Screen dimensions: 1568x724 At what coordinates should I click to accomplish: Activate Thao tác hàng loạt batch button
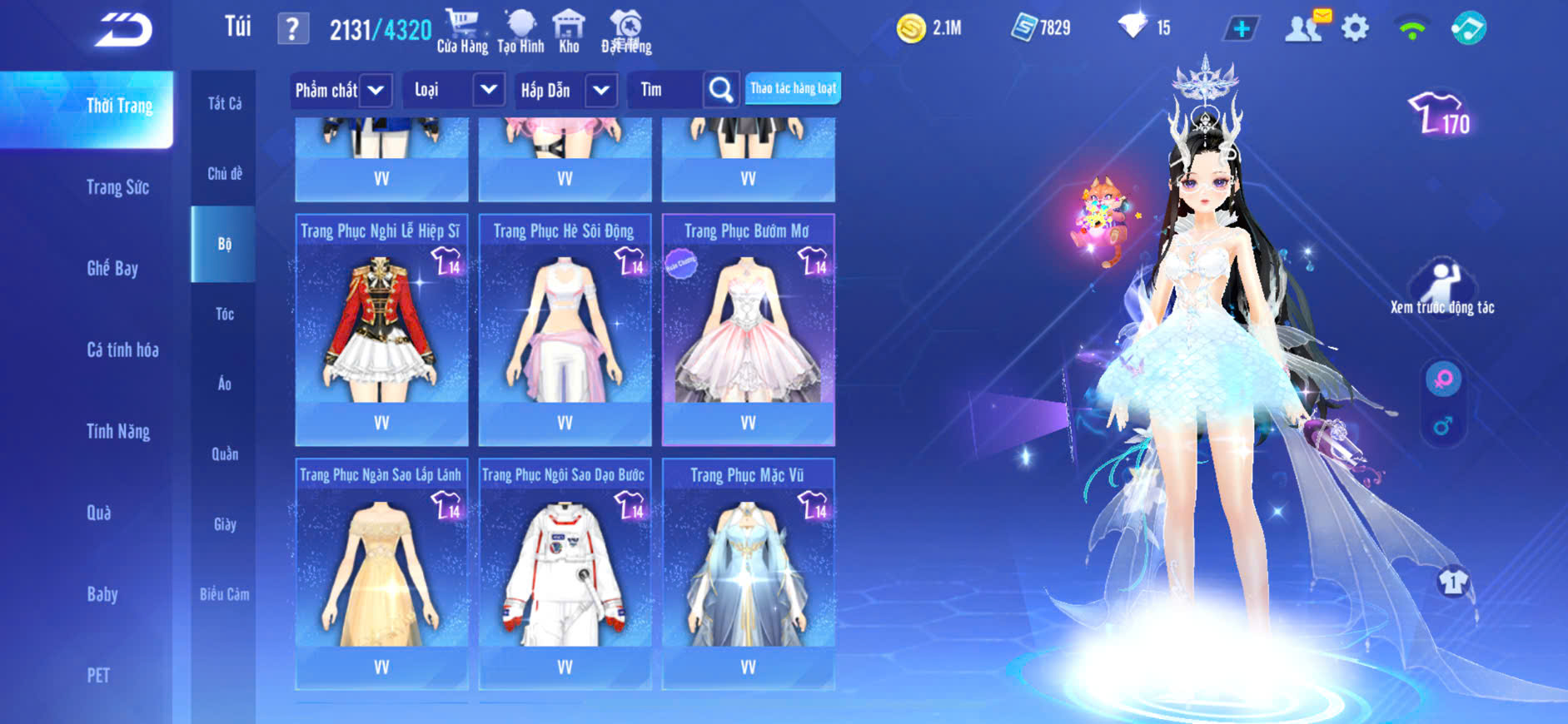(x=793, y=88)
